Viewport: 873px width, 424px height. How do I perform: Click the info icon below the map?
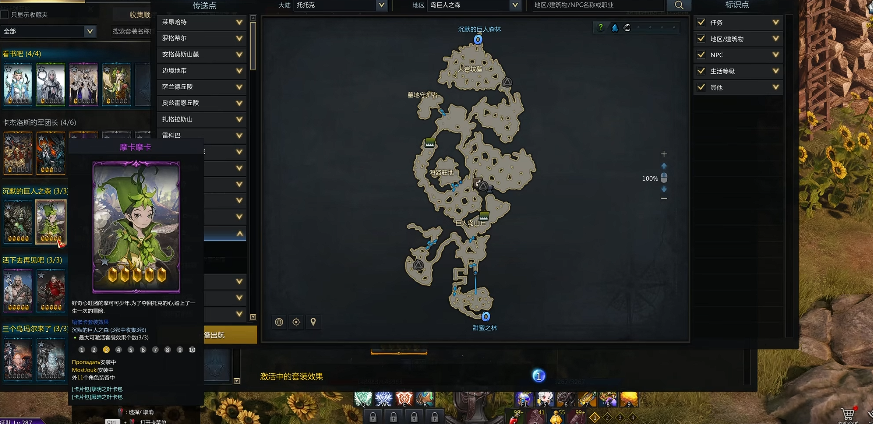click(538, 375)
